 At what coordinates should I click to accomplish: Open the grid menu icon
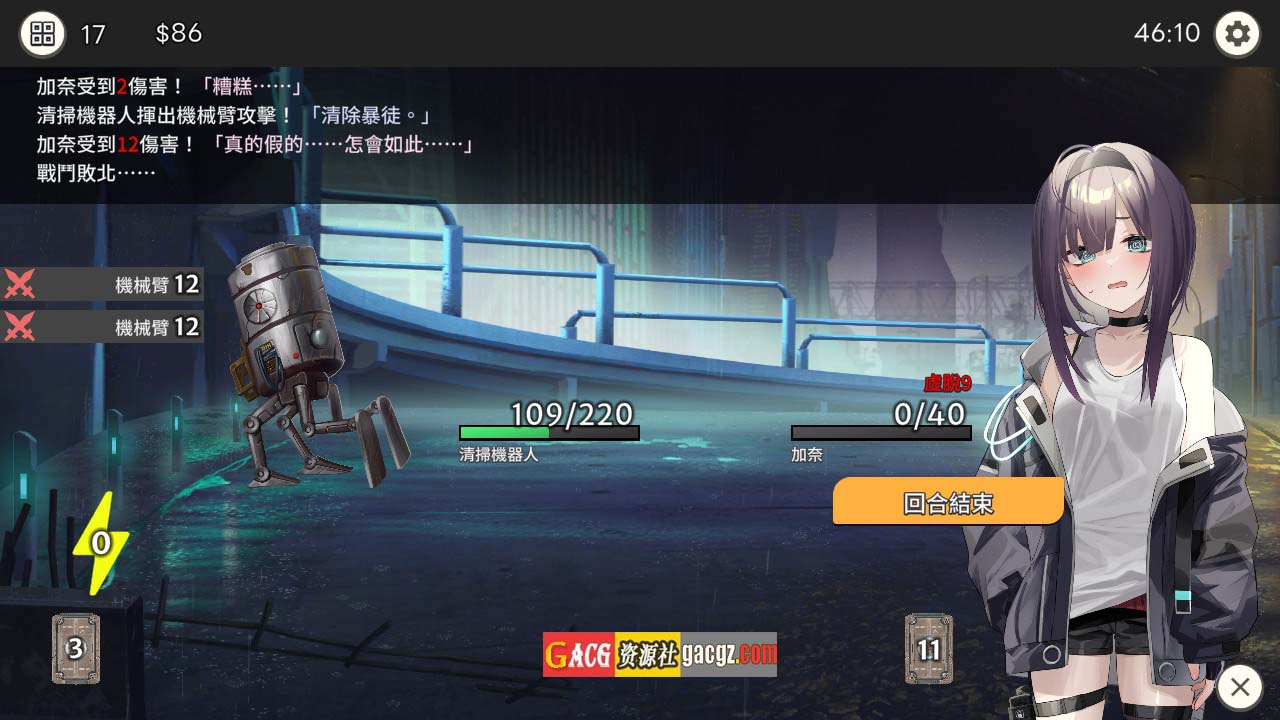[x=42, y=34]
